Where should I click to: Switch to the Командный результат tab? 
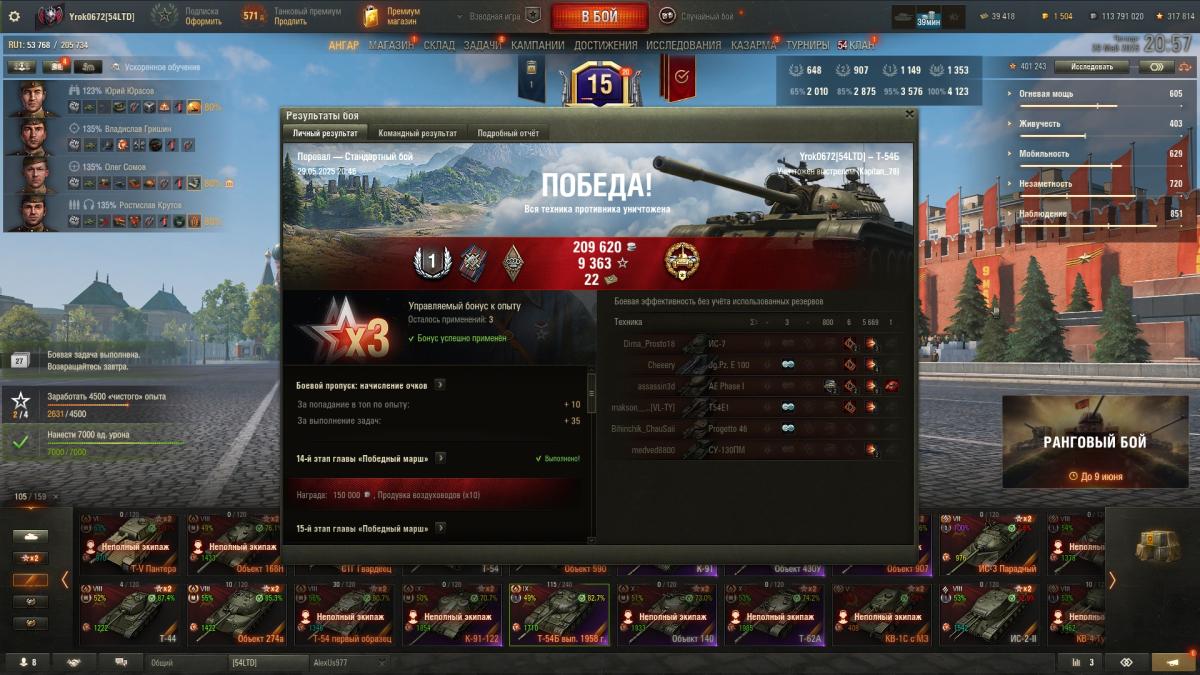coord(417,133)
